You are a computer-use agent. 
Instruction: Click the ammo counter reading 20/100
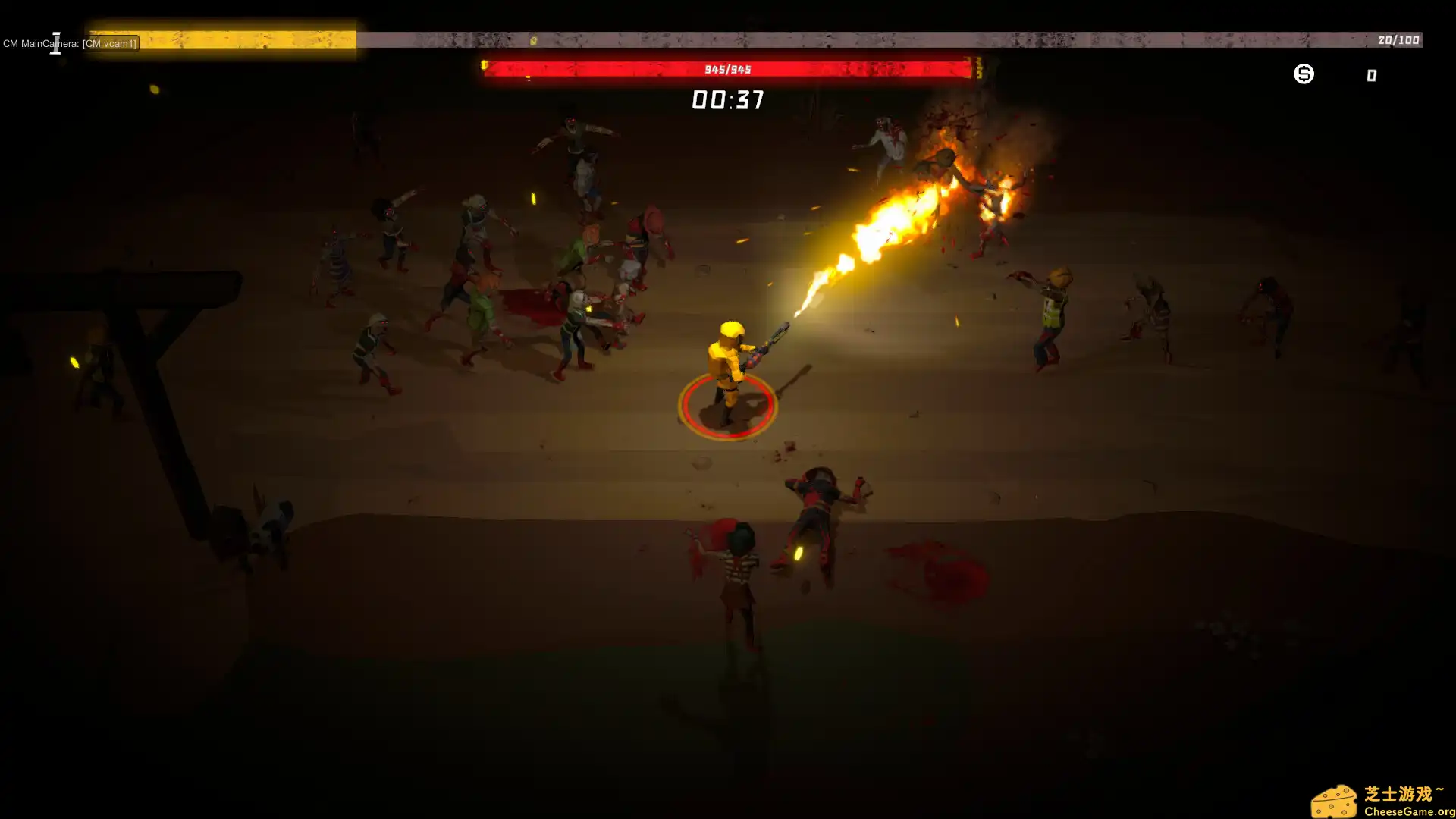point(1398,41)
